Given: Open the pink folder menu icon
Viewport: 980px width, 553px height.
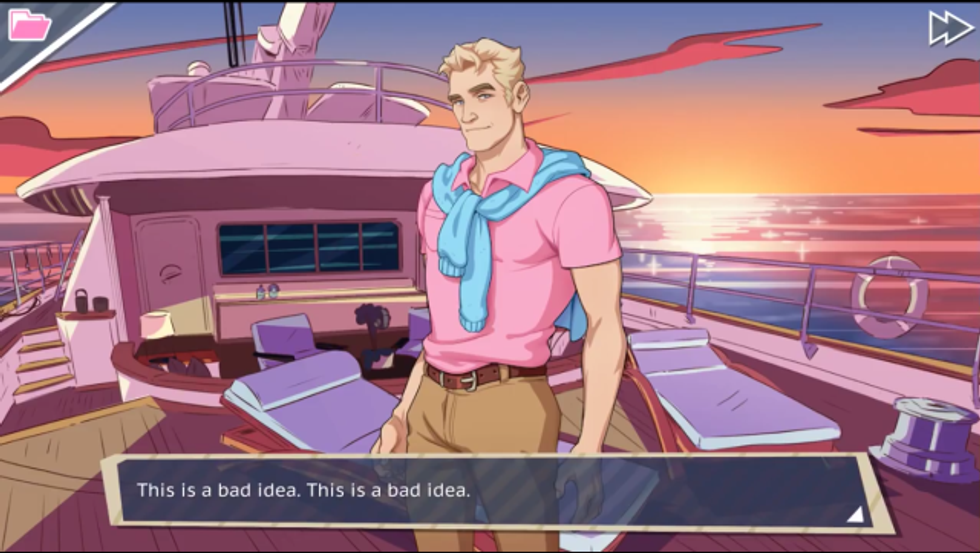Looking at the screenshot, I should [29, 25].
